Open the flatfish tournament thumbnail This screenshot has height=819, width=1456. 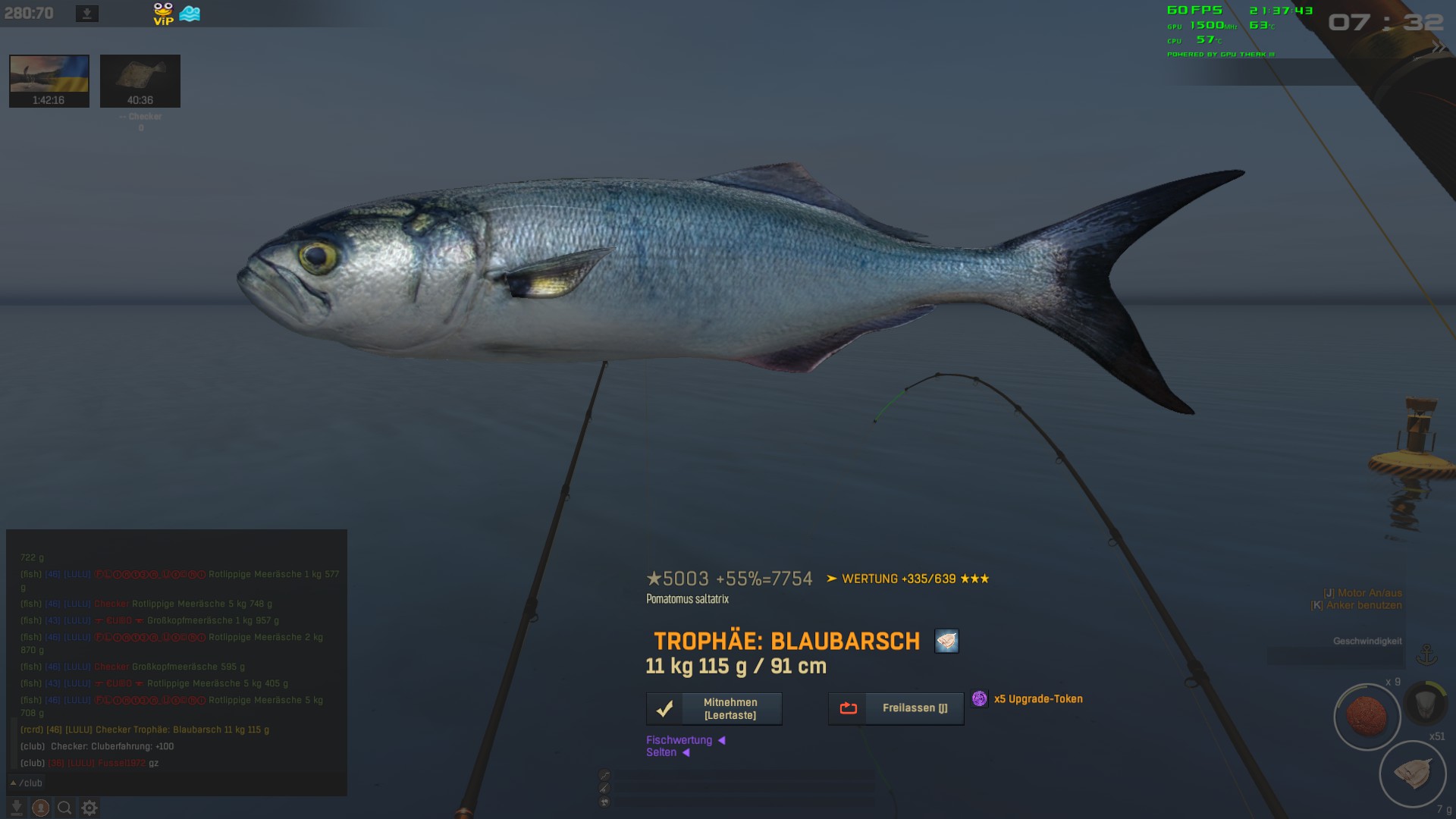(140, 80)
